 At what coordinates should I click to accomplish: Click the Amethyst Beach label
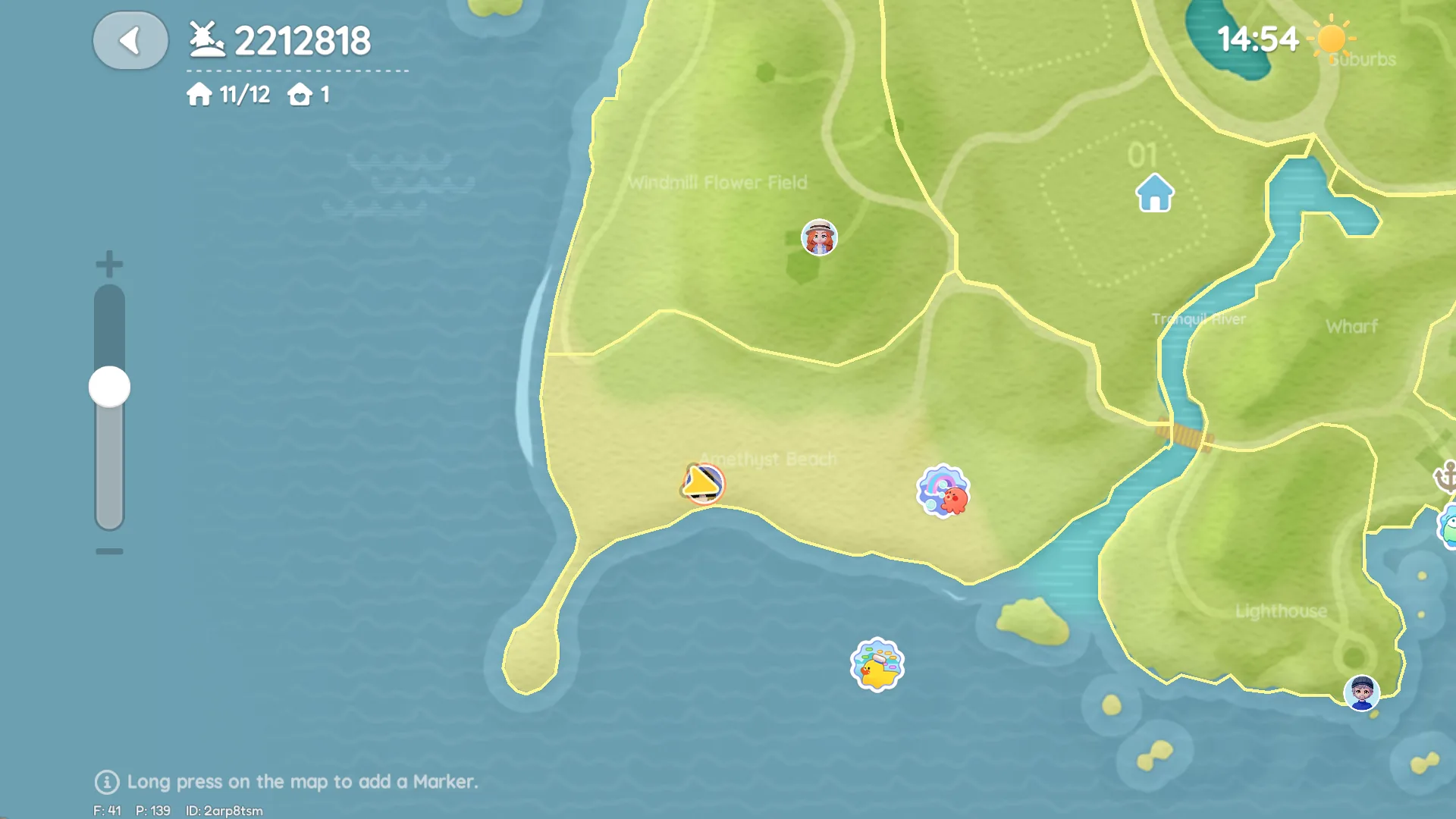767,459
